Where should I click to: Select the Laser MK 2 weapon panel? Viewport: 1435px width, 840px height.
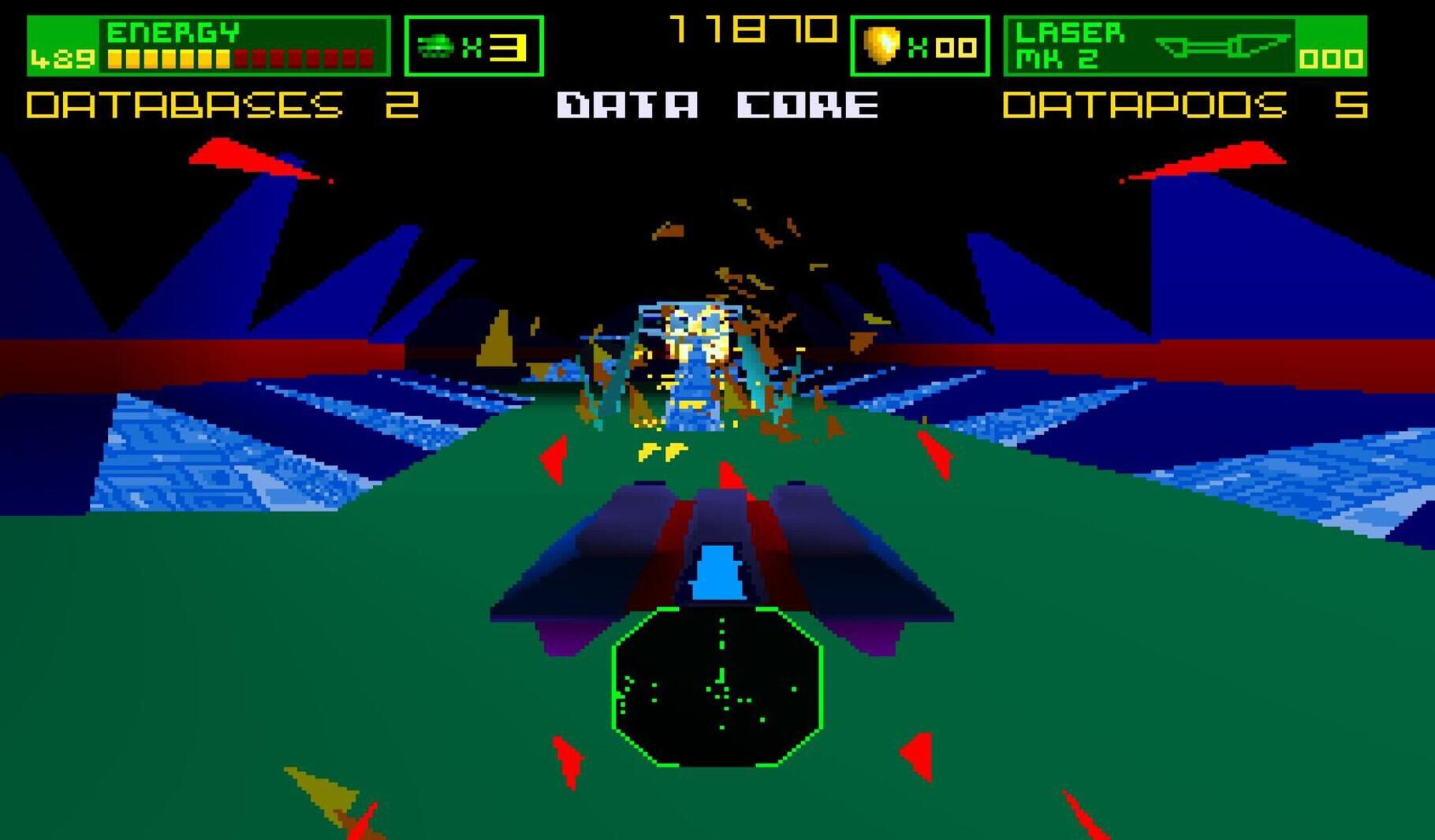click(x=1184, y=46)
